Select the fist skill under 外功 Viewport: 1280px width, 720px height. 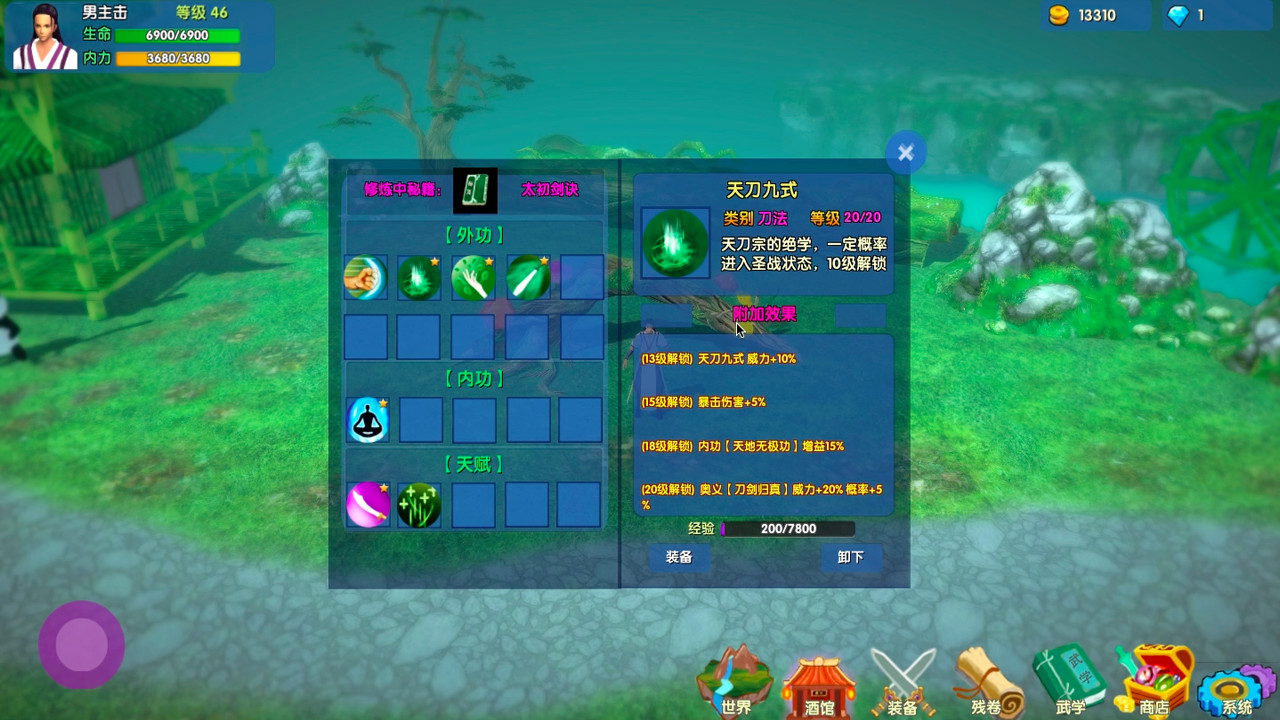coord(365,278)
